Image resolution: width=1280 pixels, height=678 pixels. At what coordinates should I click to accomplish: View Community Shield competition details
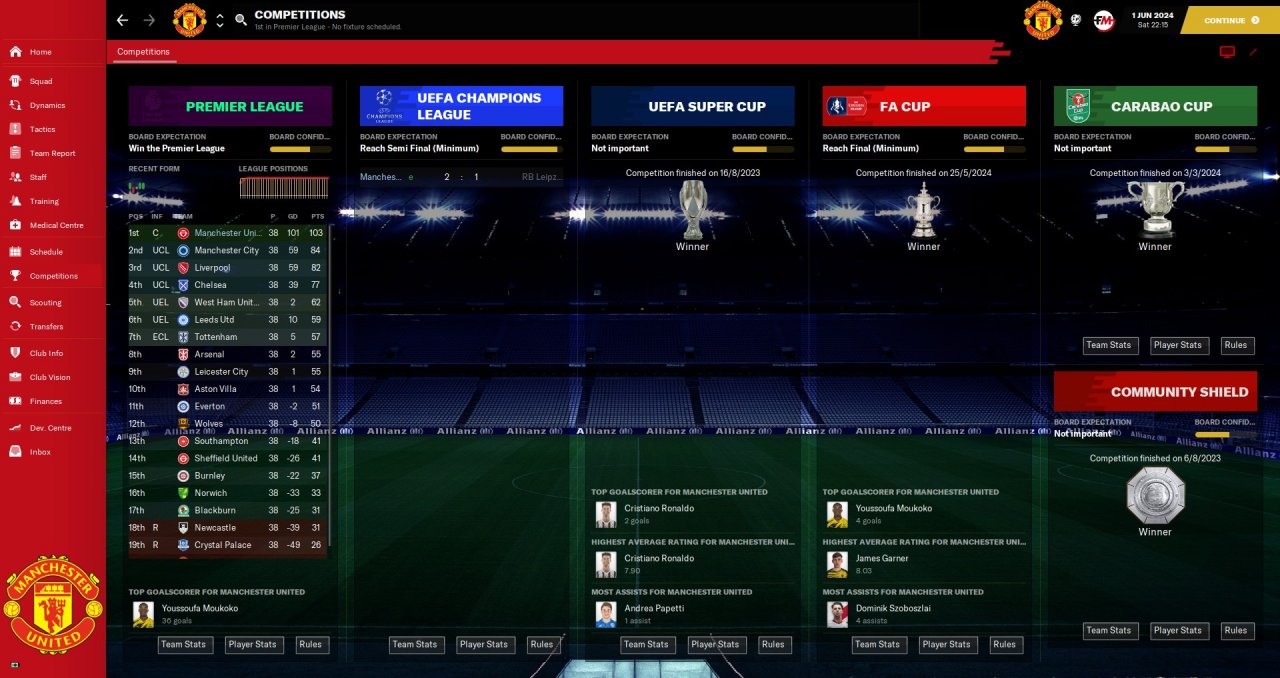coord(1155,392)
